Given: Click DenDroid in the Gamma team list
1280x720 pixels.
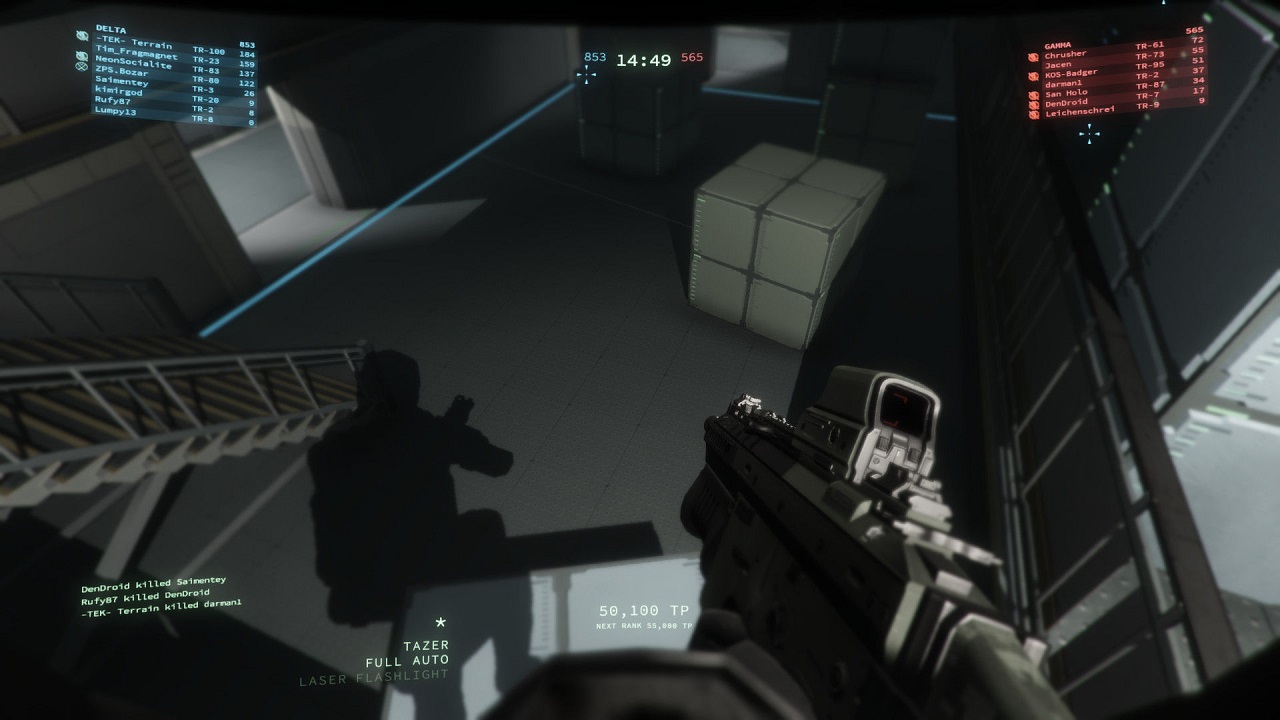Looking at the screenshot, I should [1066, 103].
